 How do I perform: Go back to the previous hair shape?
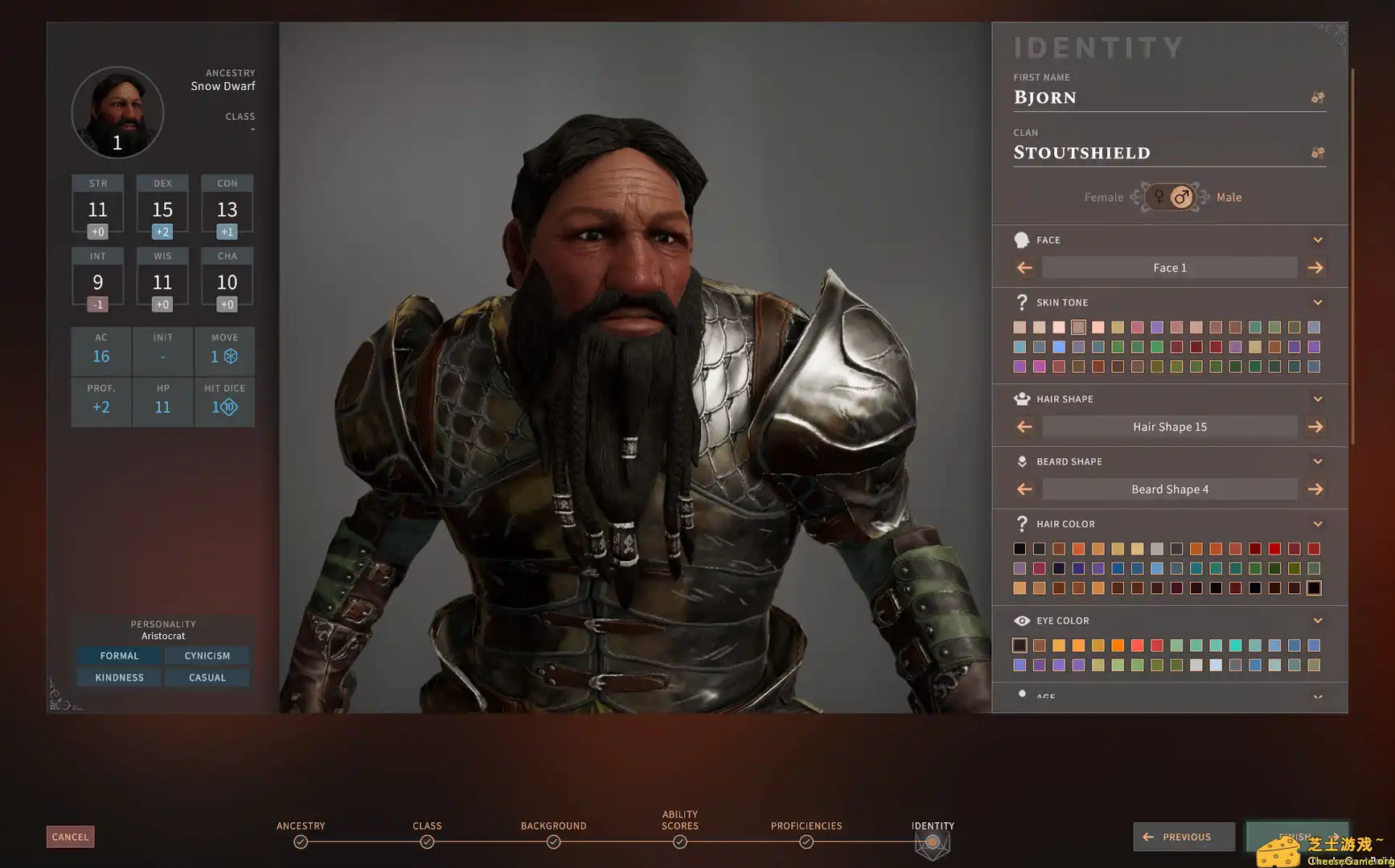[x=1024, y=427]
